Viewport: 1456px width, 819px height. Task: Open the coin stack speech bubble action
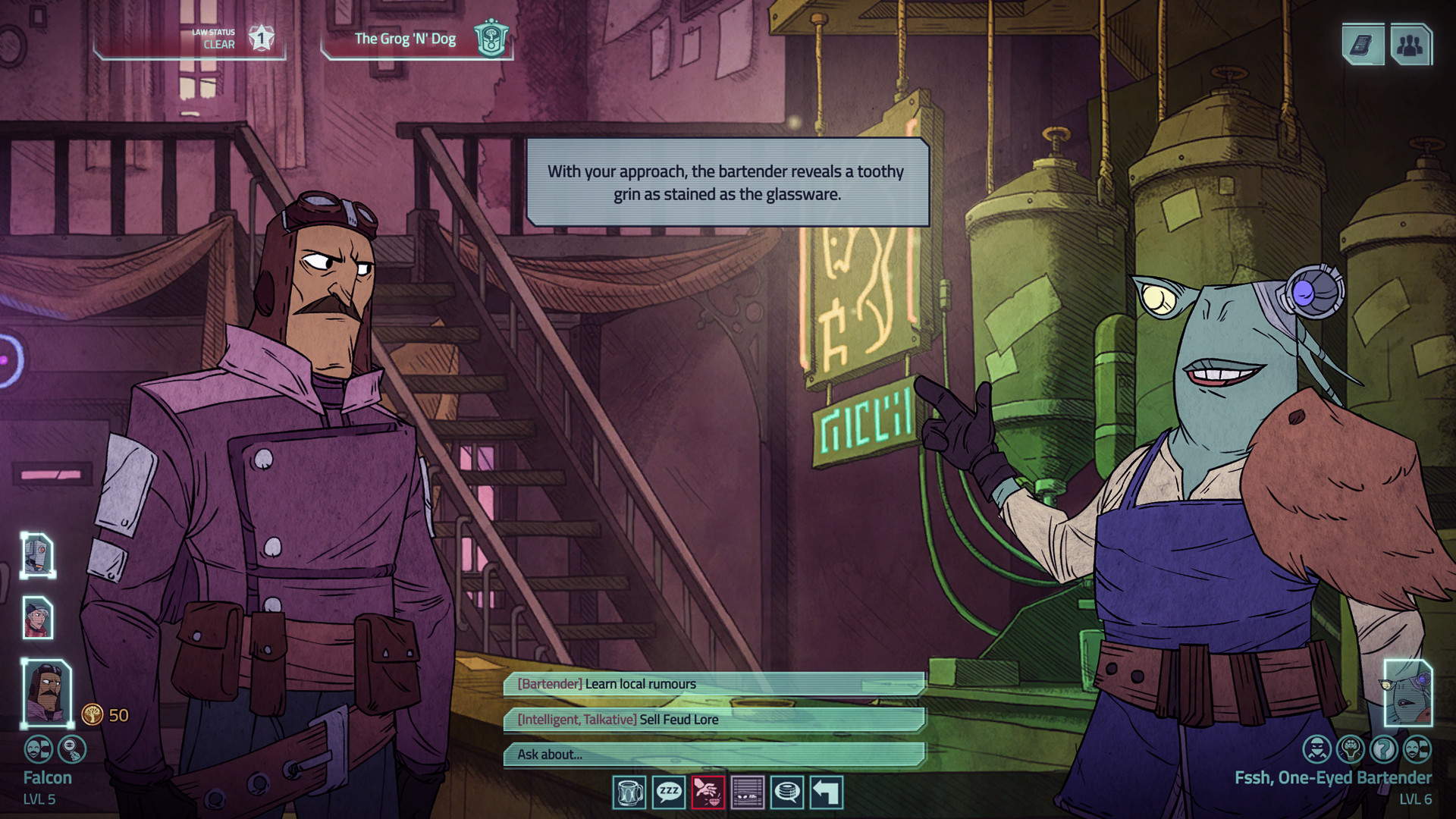pos(787,792)
